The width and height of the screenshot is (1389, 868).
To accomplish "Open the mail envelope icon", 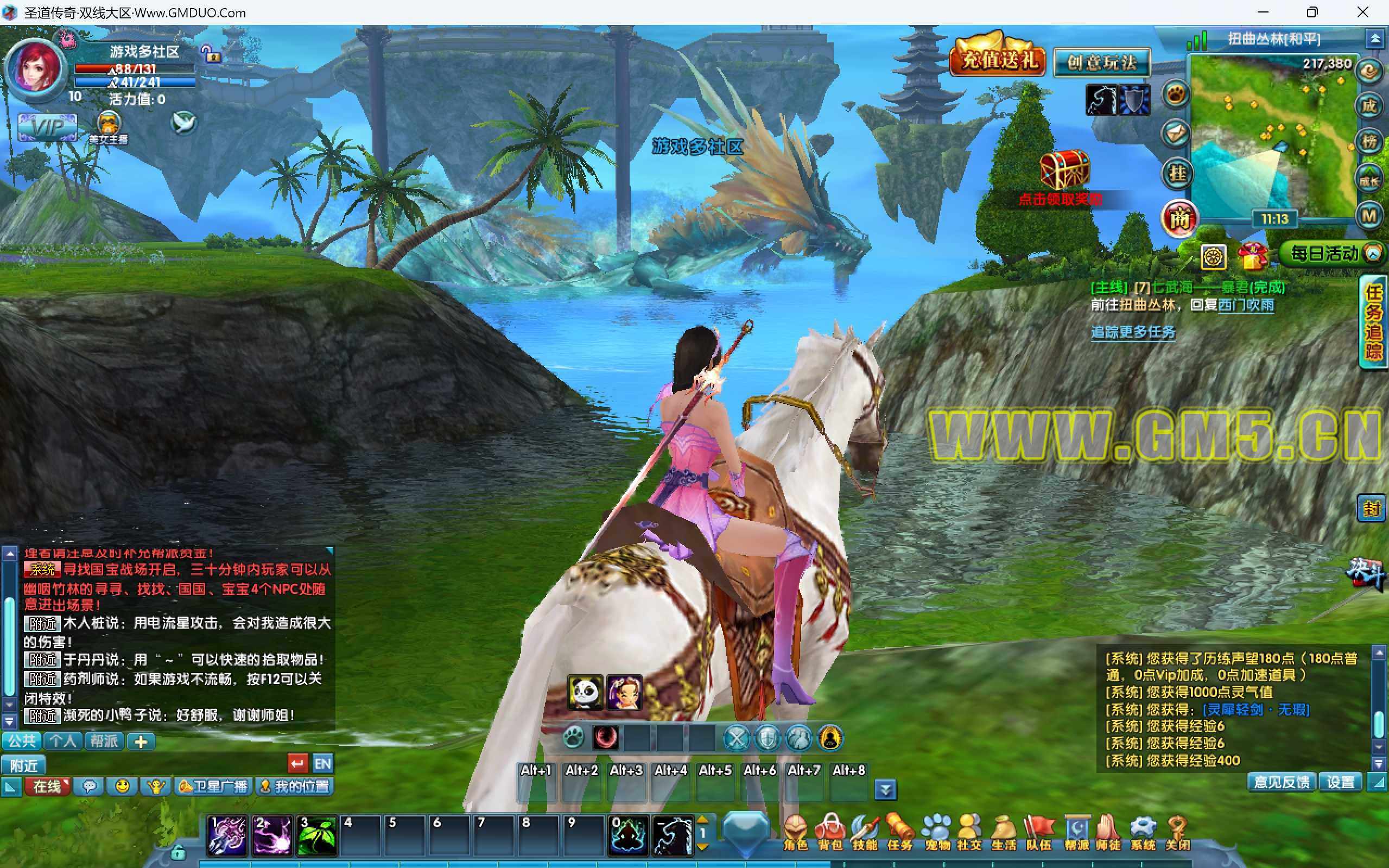I will (x=1176, y=134).
